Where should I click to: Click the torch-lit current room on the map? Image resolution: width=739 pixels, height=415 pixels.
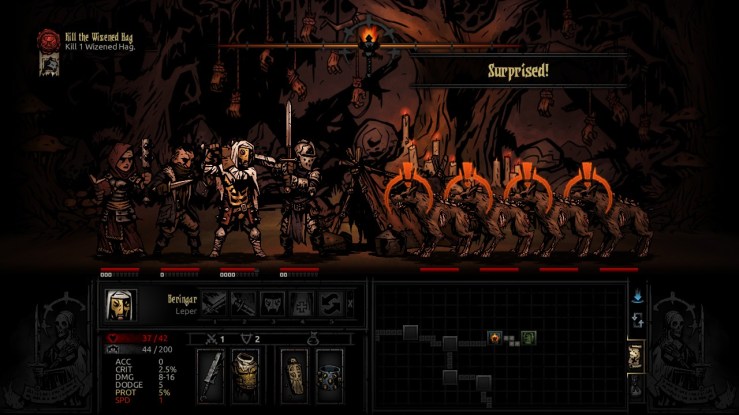494,338
